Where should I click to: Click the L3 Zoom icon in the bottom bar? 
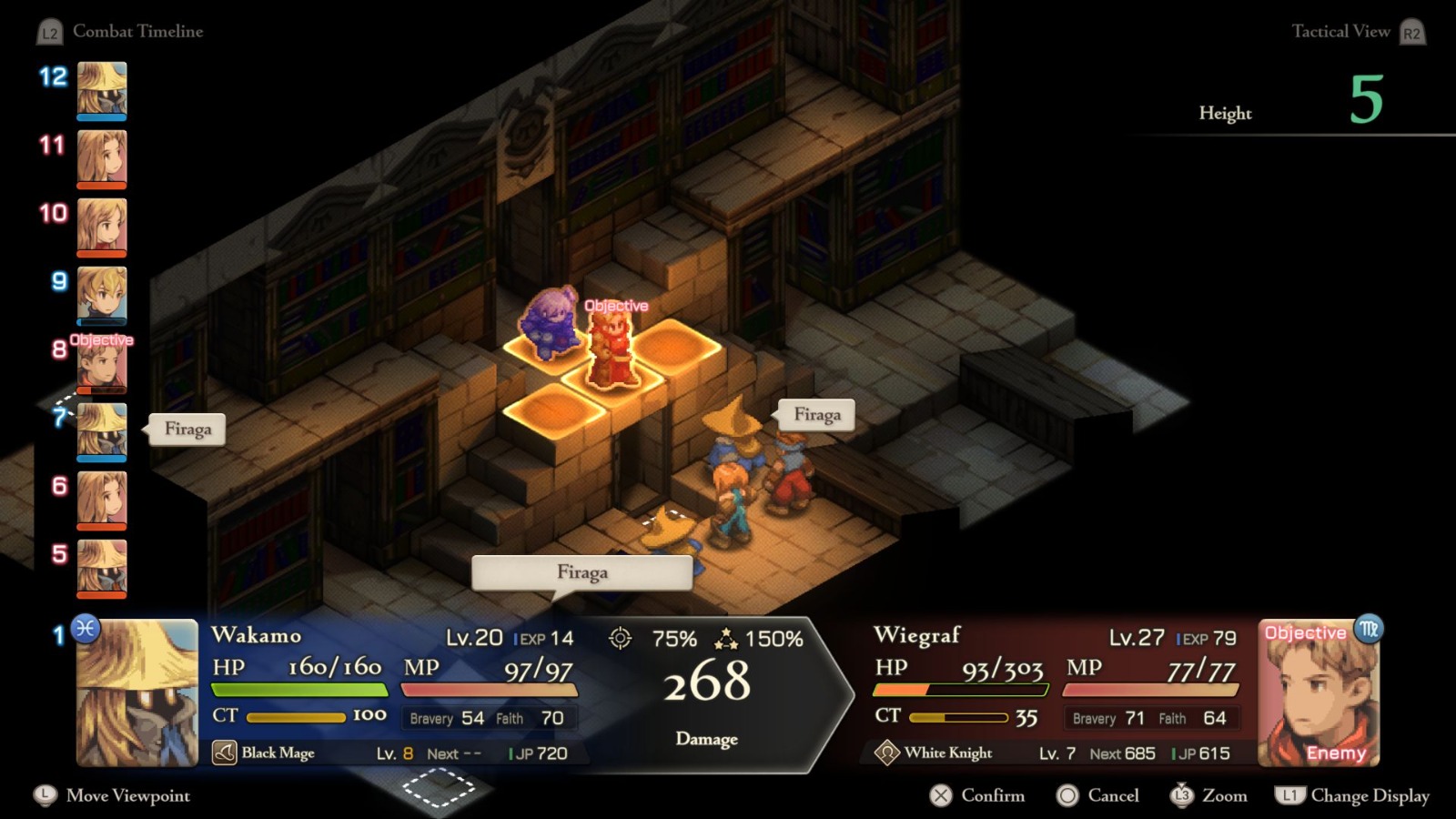[1183, 795]
